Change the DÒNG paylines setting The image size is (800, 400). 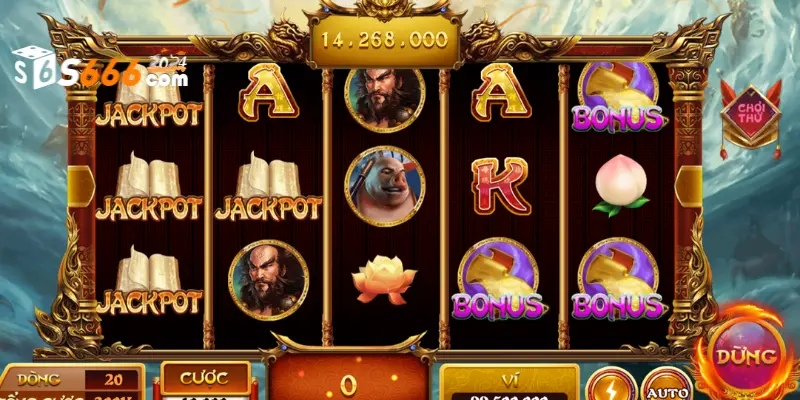pyautogui.click(x=72, y=380)
